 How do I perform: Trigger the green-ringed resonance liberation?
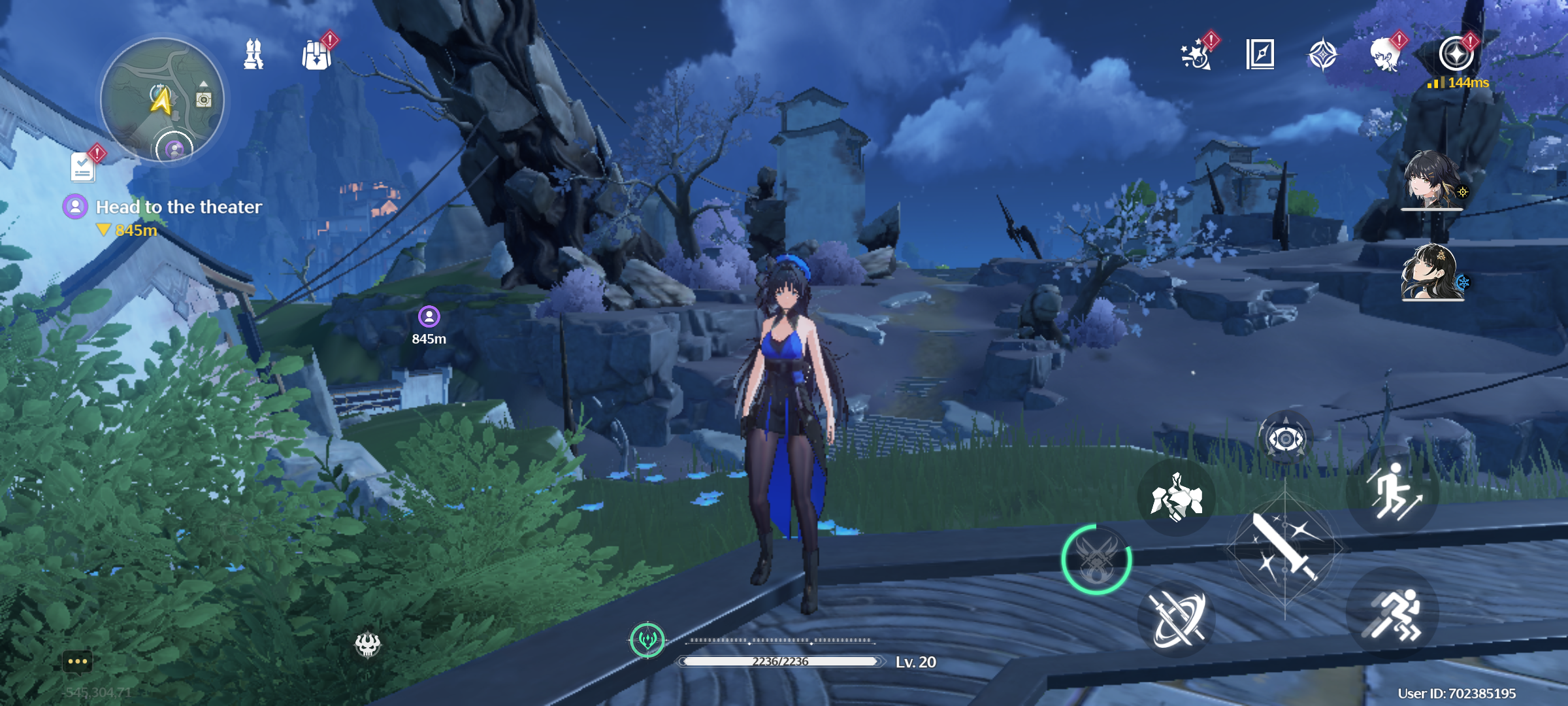[1097, 560]
